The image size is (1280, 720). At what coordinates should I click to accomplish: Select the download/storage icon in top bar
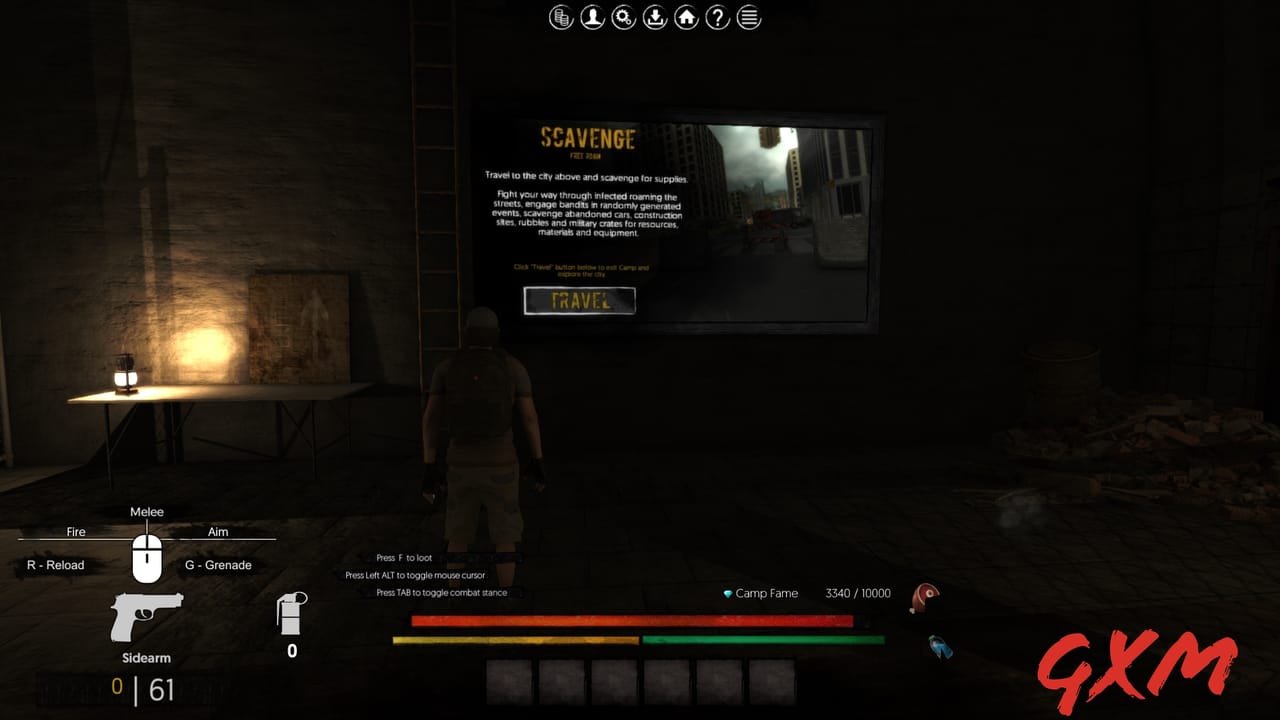tap(655, 17)
